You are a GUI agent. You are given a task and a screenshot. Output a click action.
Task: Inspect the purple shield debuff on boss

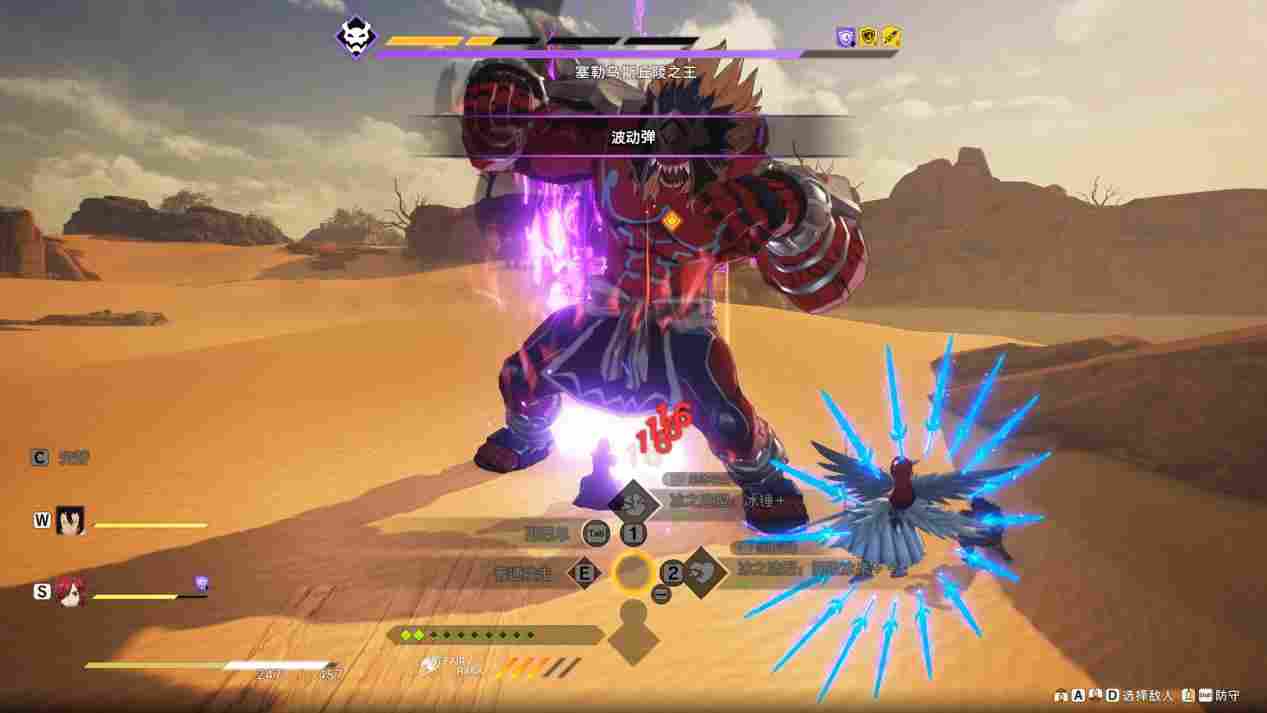tap(846, 37)
